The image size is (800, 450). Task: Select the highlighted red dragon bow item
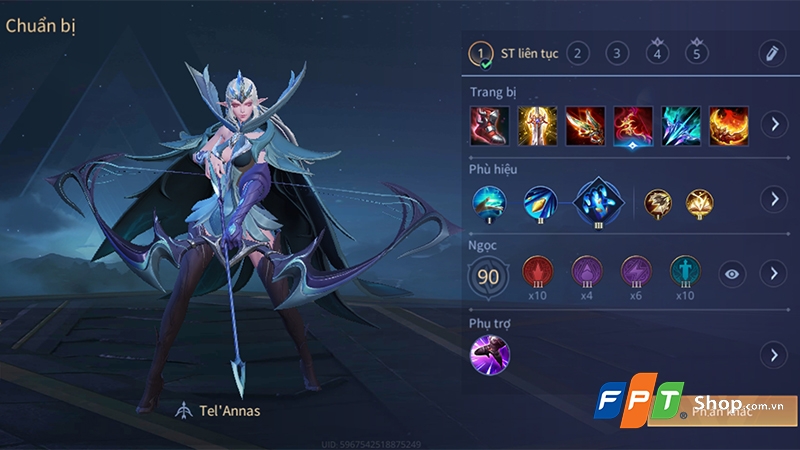[633, 125]
